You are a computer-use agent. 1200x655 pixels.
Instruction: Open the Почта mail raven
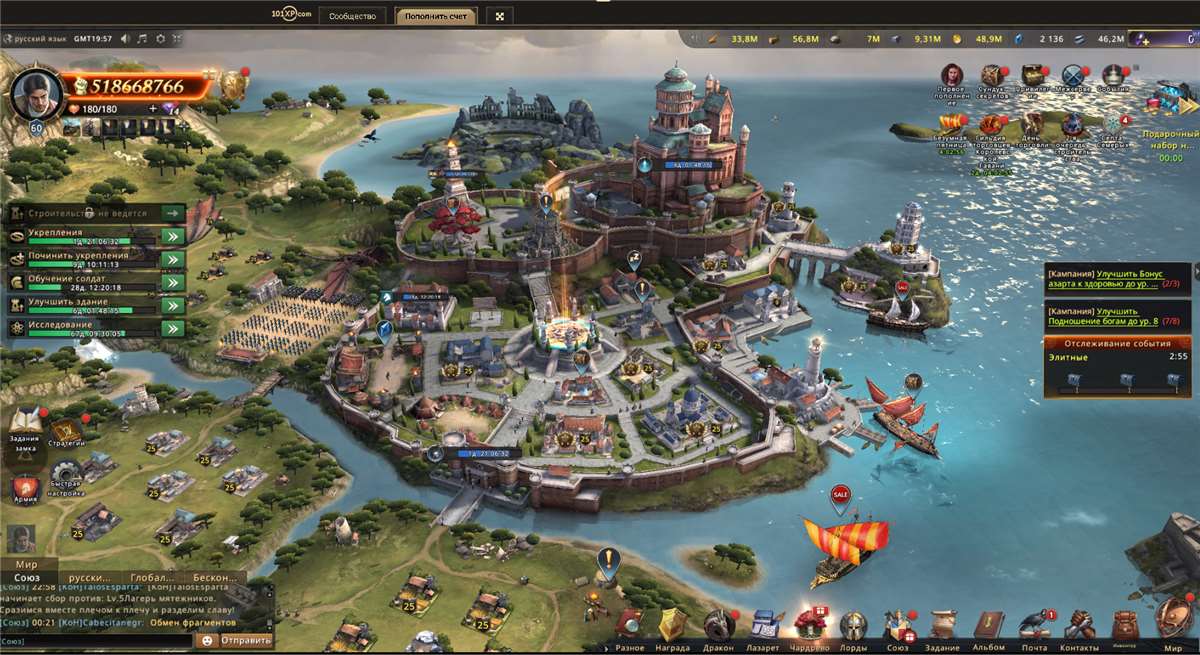click(1034, 626)
